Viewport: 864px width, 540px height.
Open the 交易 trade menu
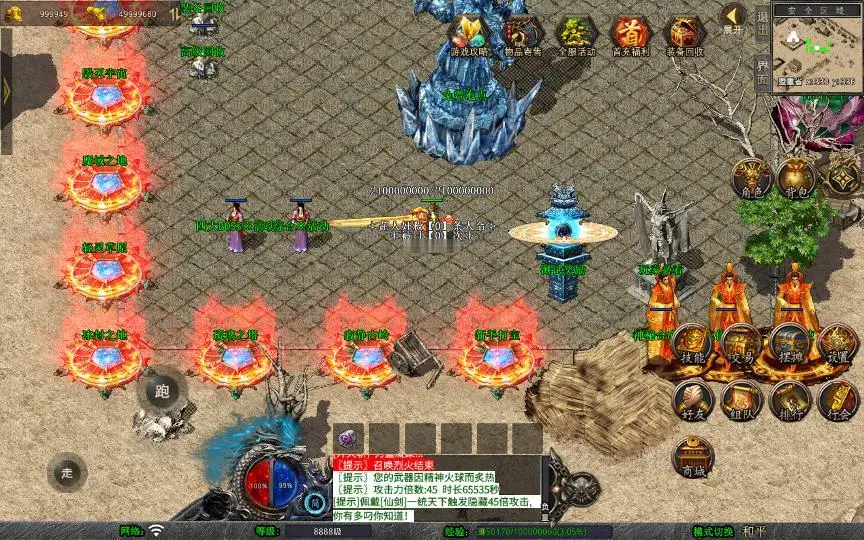click(x=741, y=345)
